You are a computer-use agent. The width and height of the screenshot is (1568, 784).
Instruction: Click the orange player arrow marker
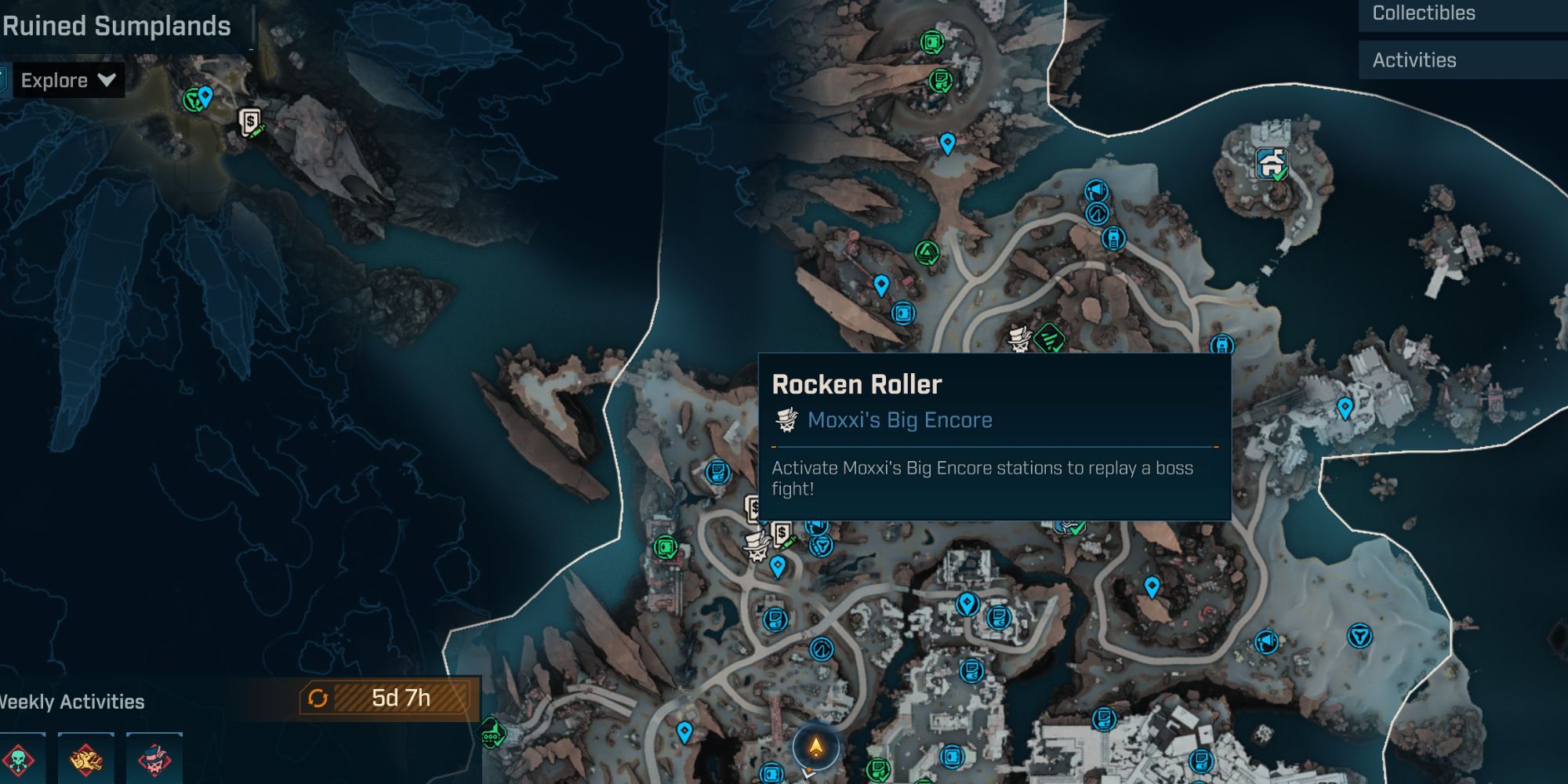(x=816, y=747)
